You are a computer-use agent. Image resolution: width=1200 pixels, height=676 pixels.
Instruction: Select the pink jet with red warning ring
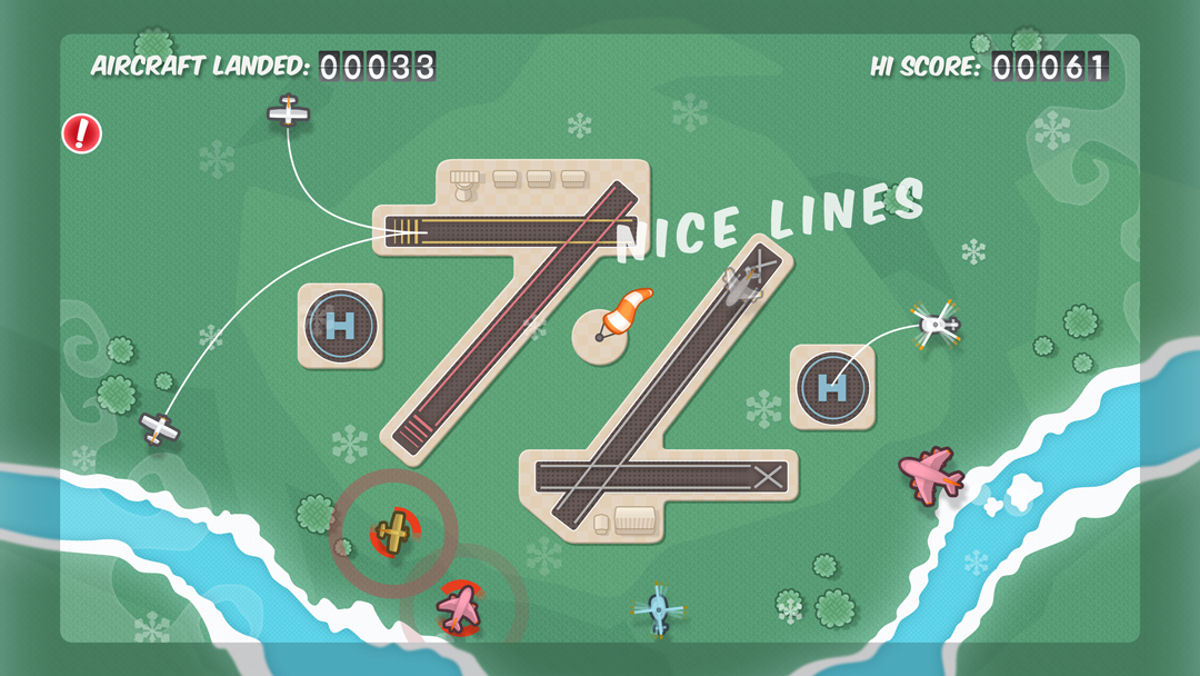(x=460, y=606)
